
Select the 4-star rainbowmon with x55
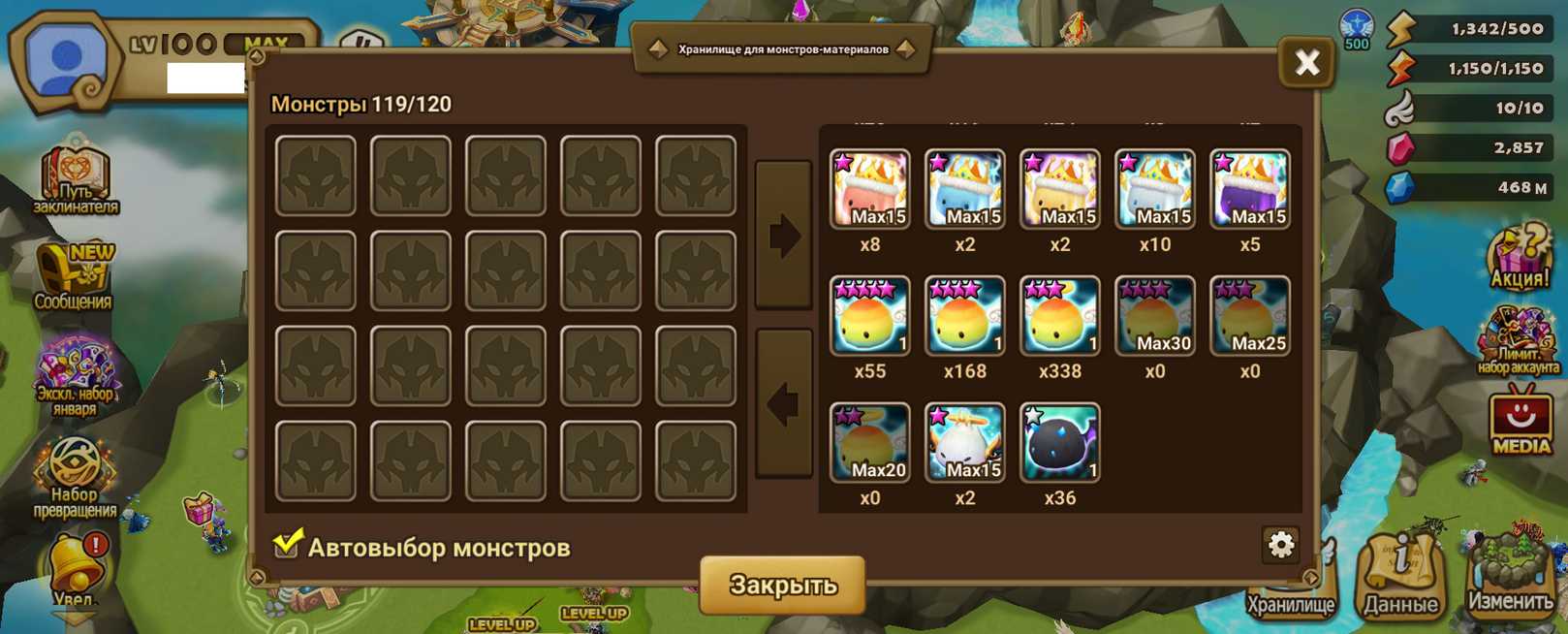pos(869,316)
